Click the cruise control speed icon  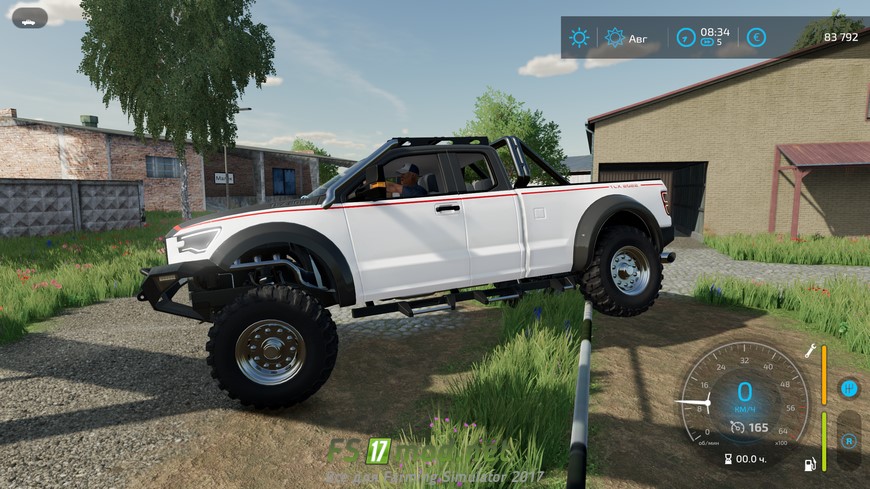tap(737, 427)
